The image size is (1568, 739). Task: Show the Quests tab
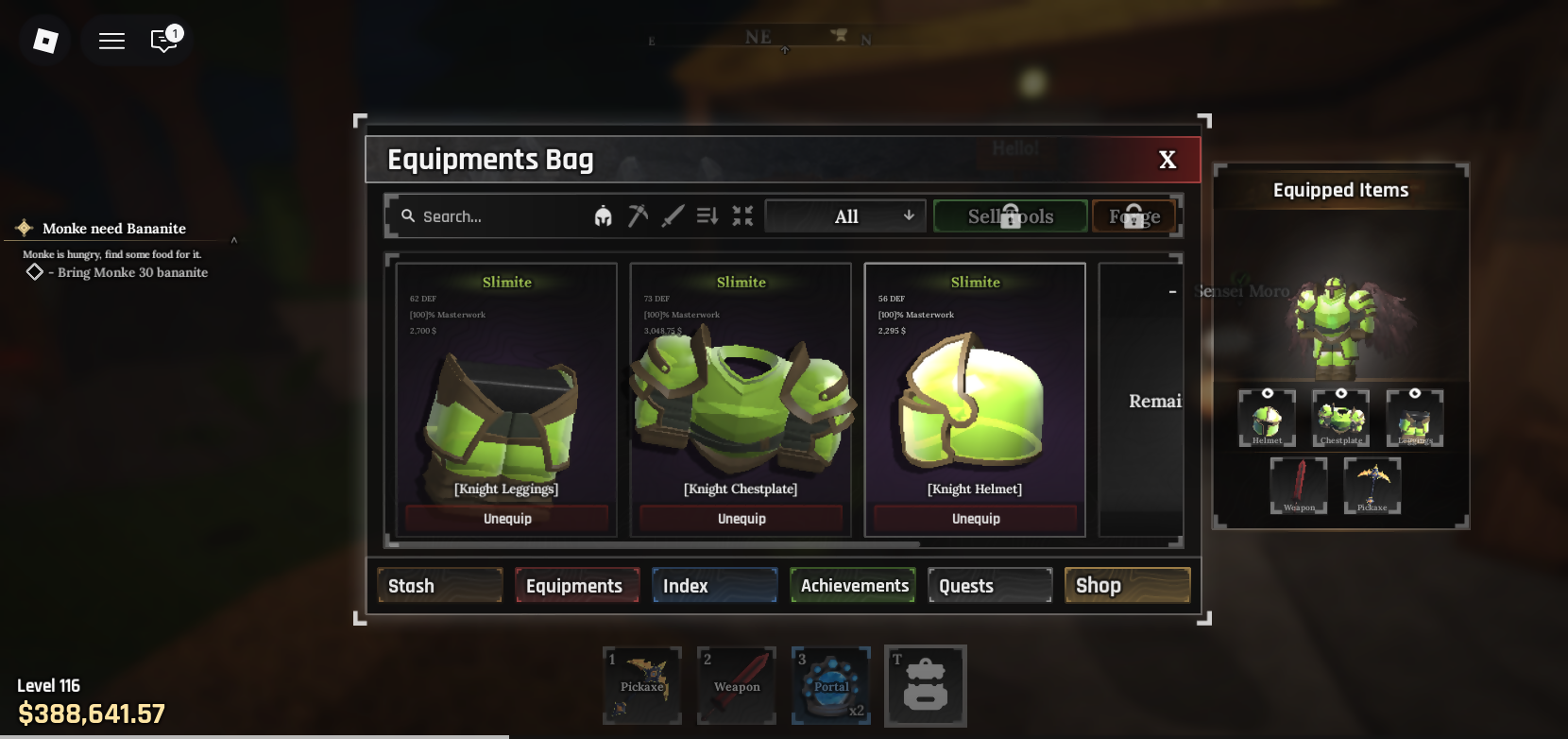tap(990, 586)
